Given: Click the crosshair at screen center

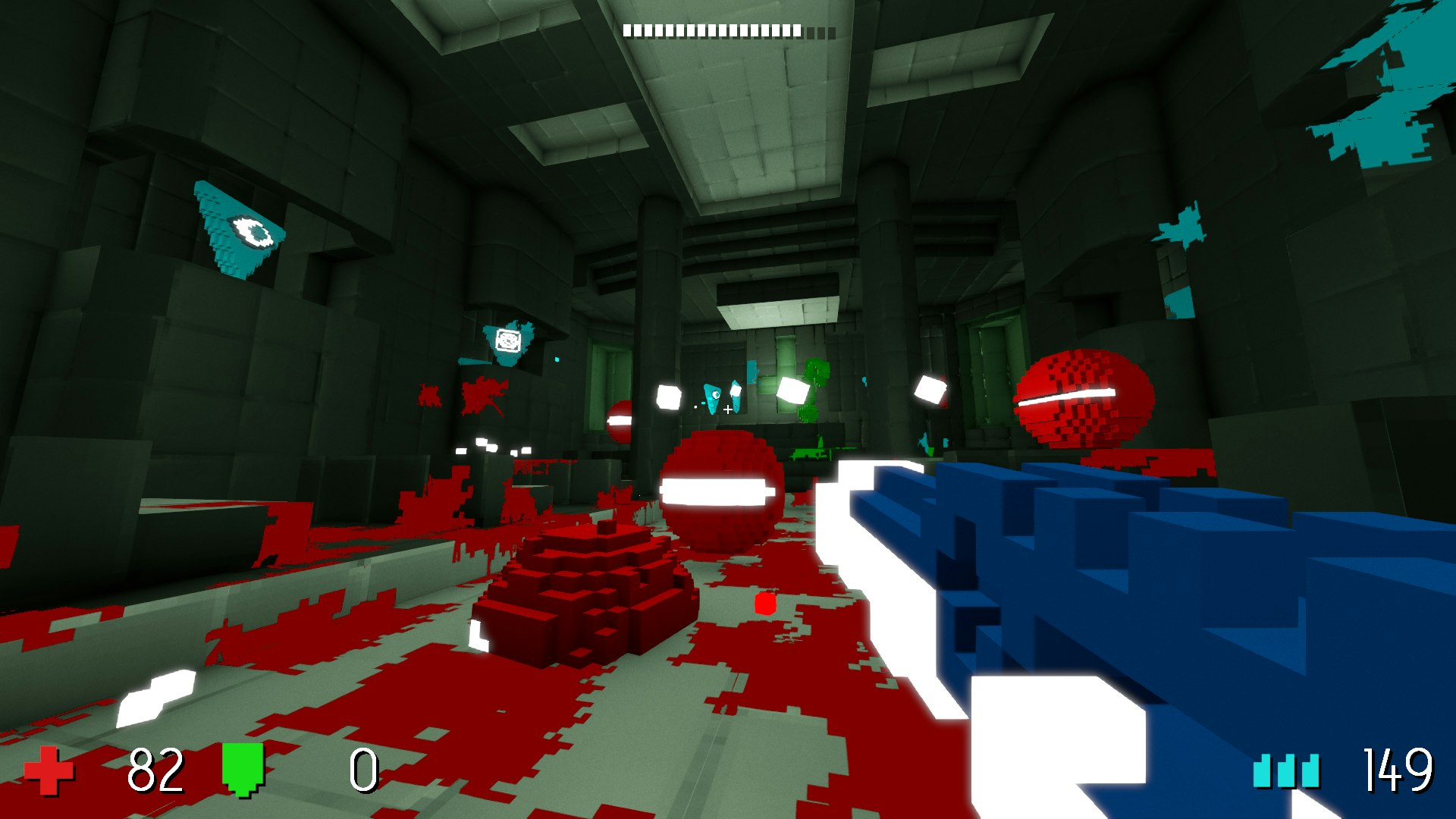Looking at the screenshot, I should [x=726, y=409].
